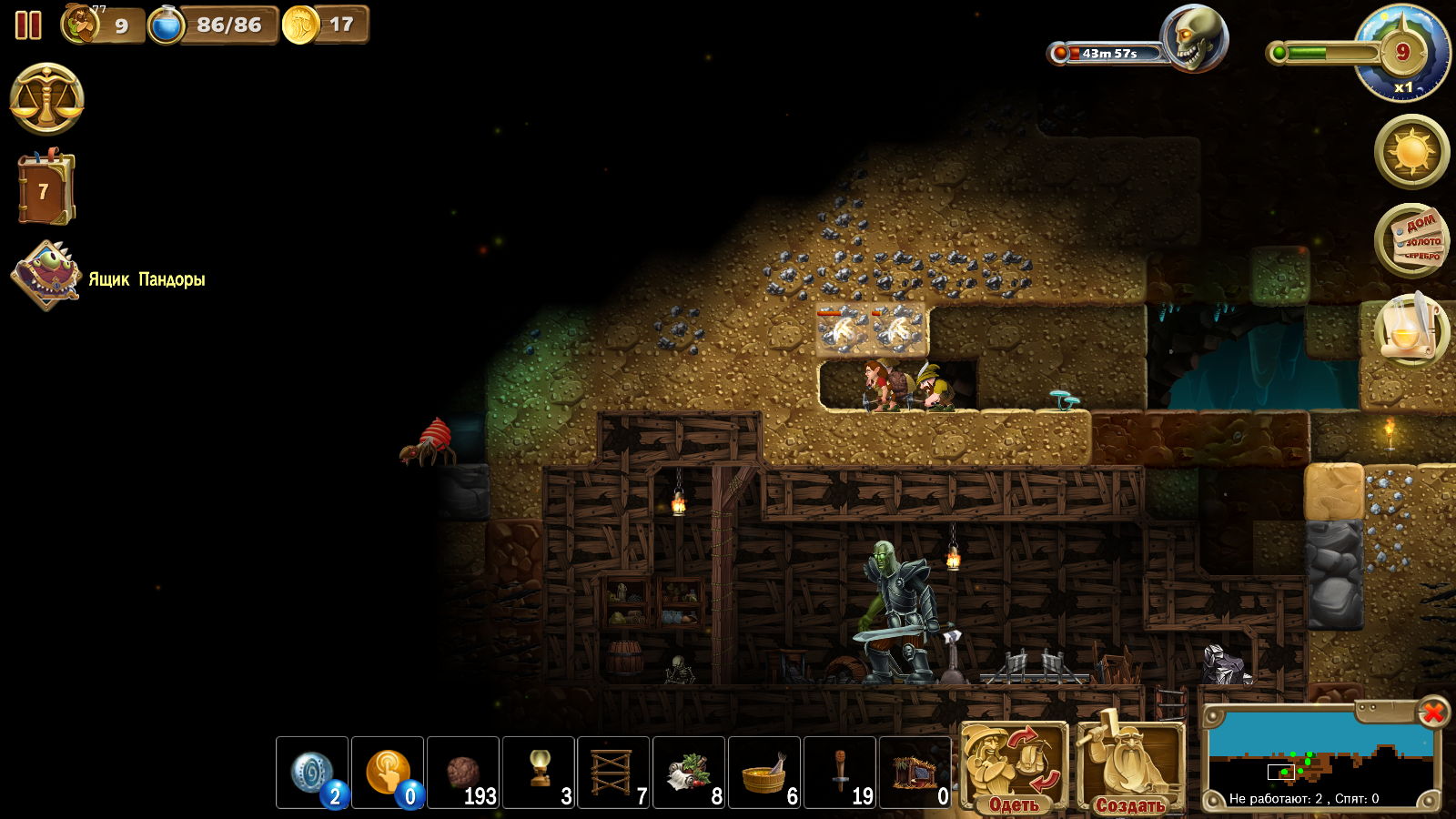Open the quest book showing 7
The image size is (1456, 819).
(45, 189)
